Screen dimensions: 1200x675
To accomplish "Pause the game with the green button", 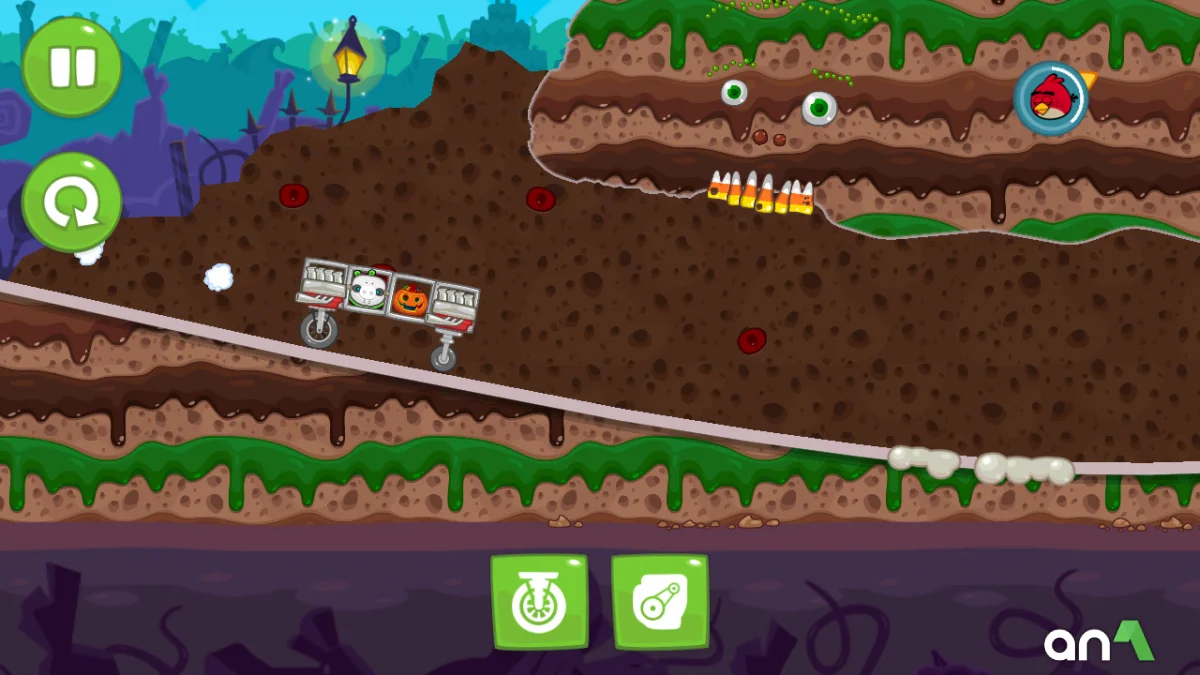I will 72,67.
